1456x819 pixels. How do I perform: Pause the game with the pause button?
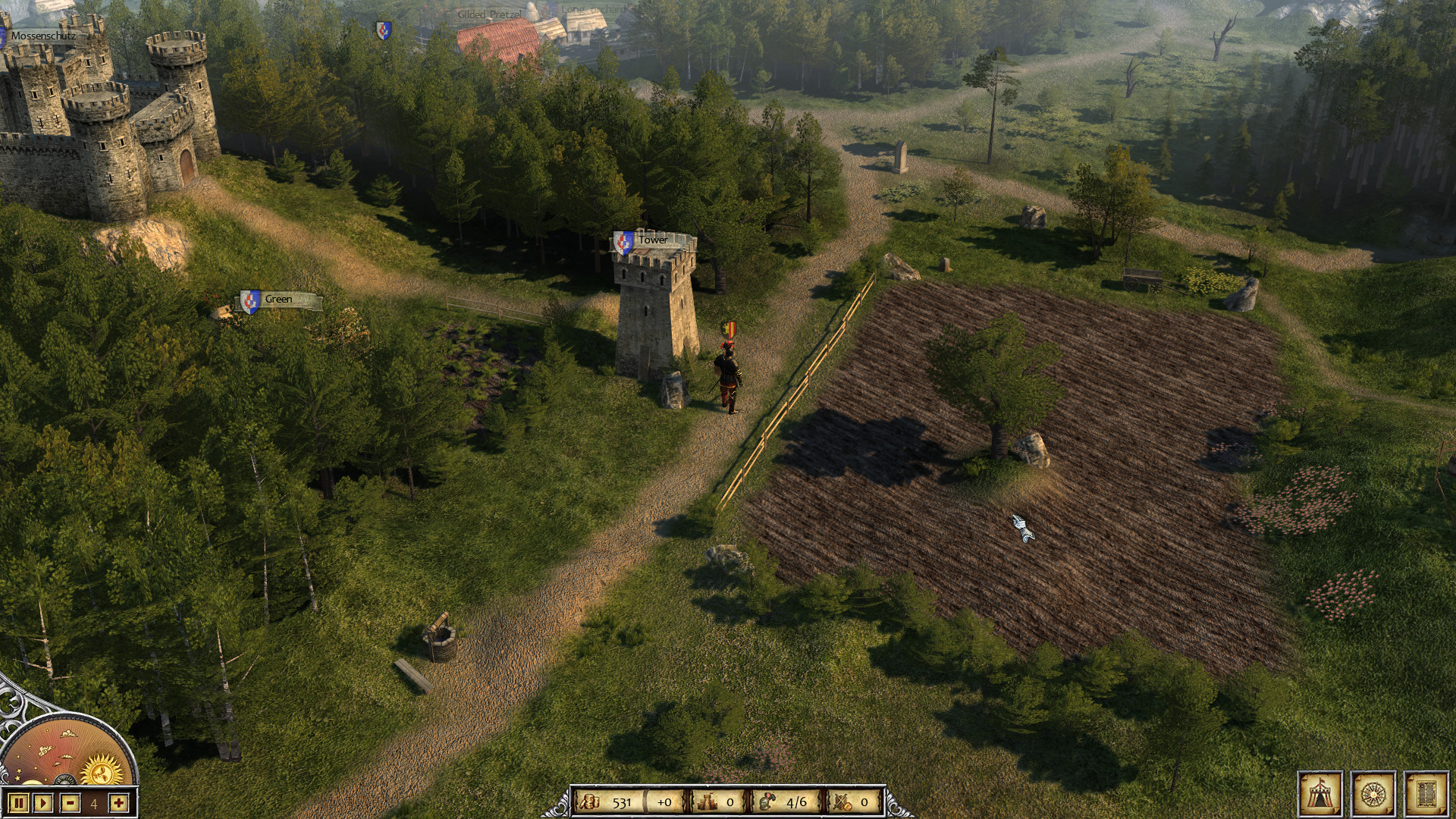click(19, 803)
